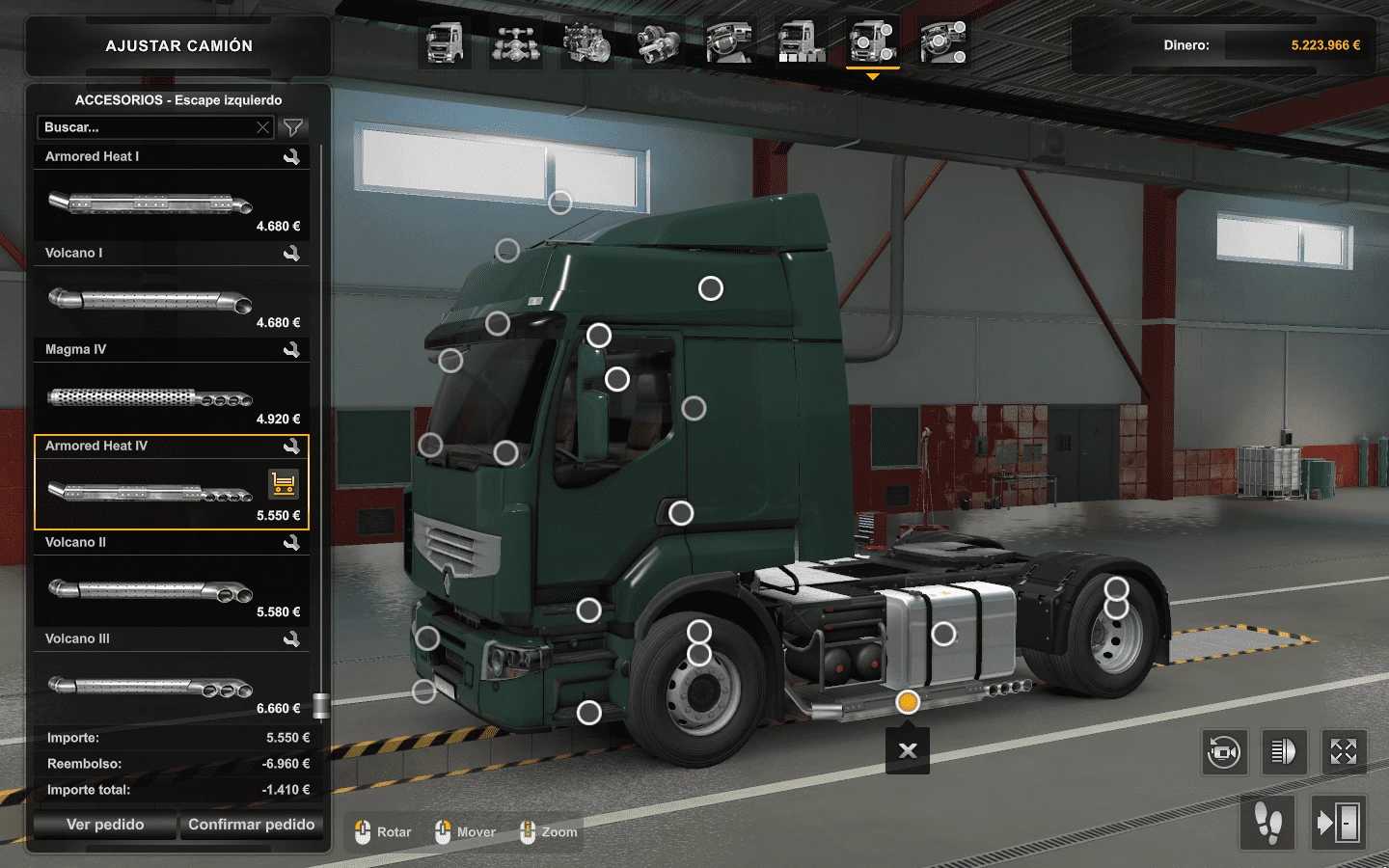The height and width of the screenshot is (868, 1389).
Task: Open the engine upgrades category tab
Action: pyautogui.click(x=586, y=43)
